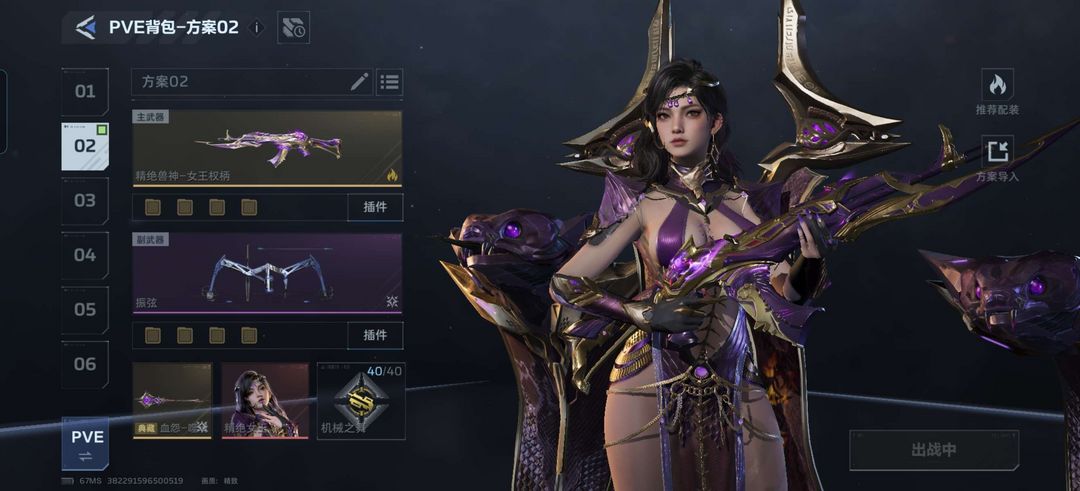Switch to loadout tab 01

[x=85, y=92]
